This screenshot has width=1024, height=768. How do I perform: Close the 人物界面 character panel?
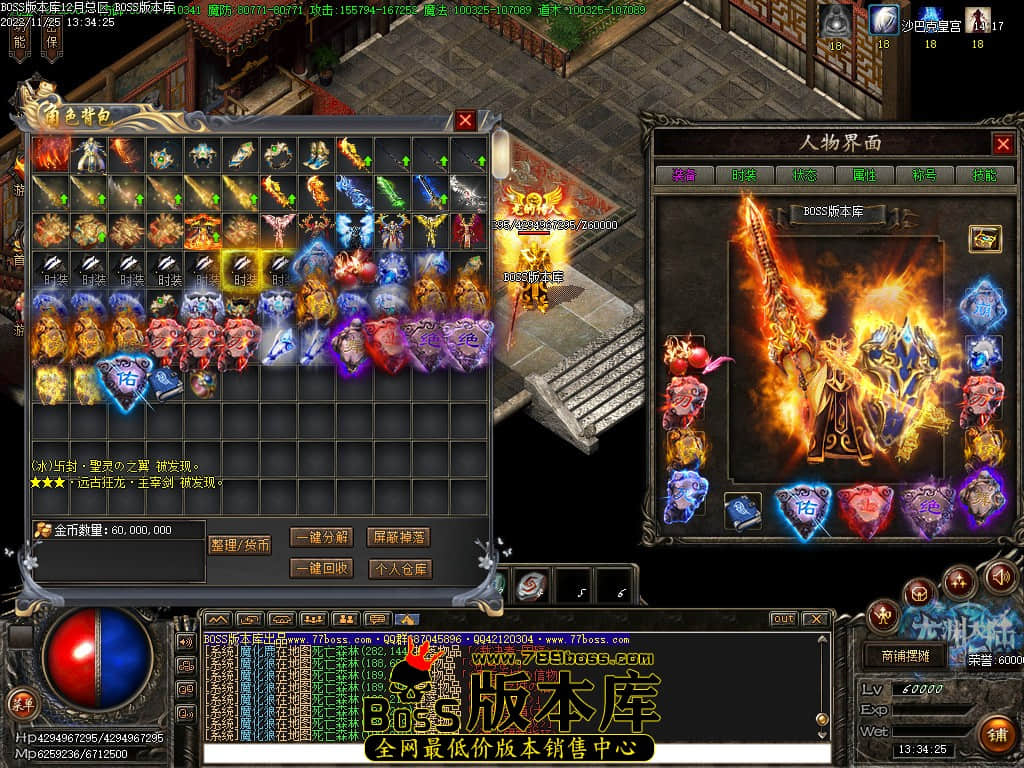[x=1003, y=144]
